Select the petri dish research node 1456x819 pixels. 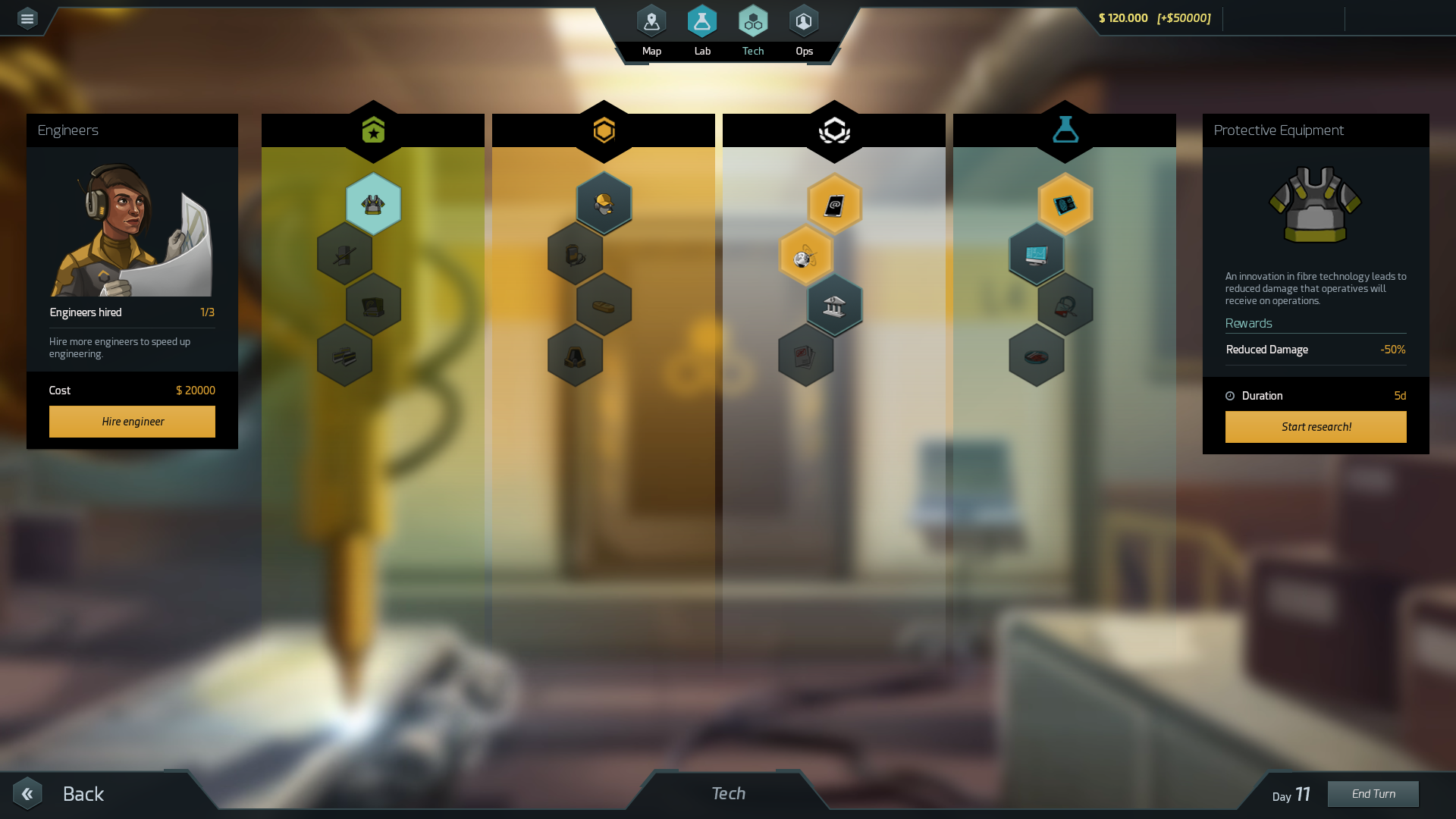click(x=1037, y=356)
